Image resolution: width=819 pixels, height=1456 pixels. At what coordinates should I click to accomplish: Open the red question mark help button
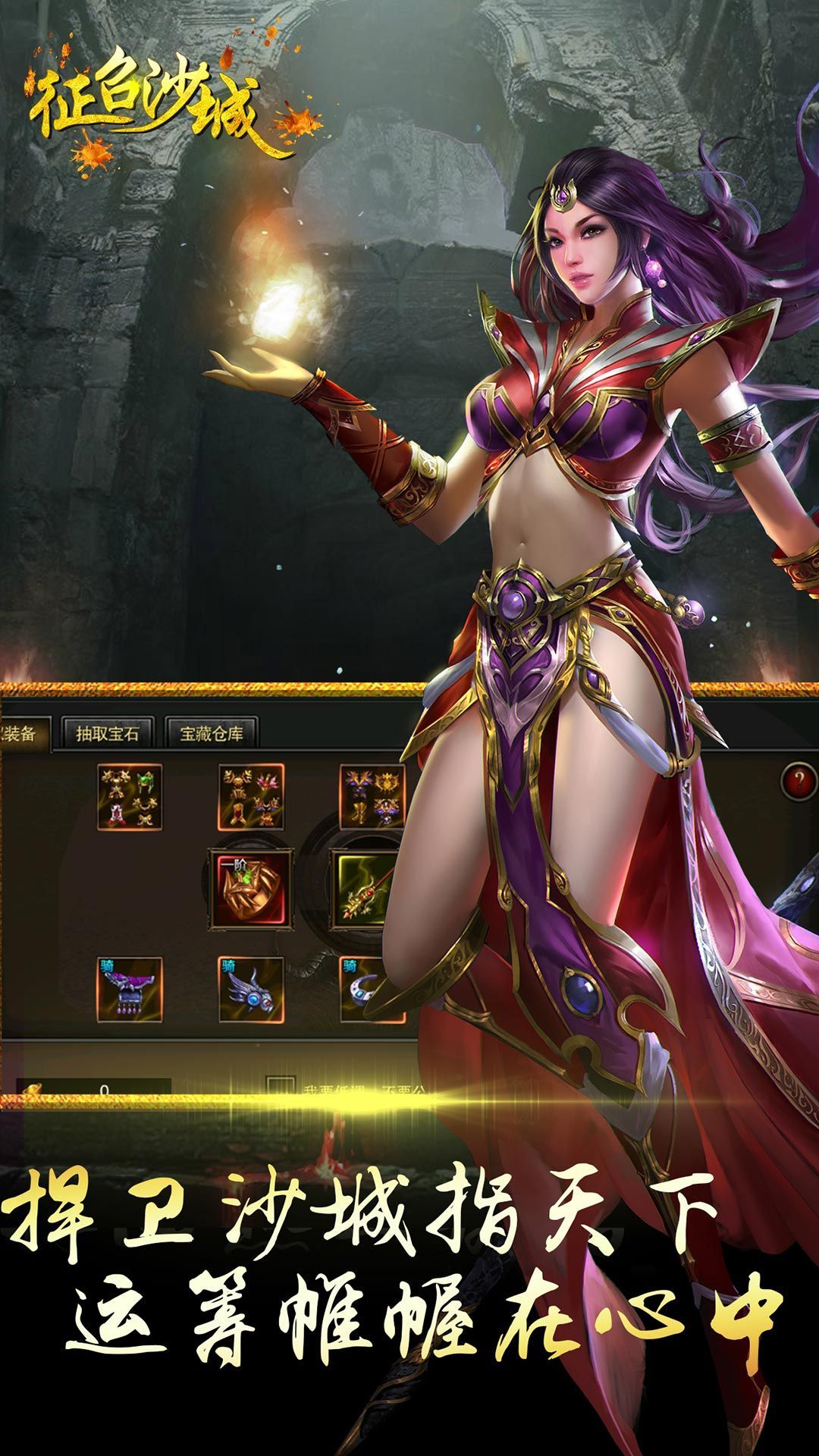coord(799,781)
